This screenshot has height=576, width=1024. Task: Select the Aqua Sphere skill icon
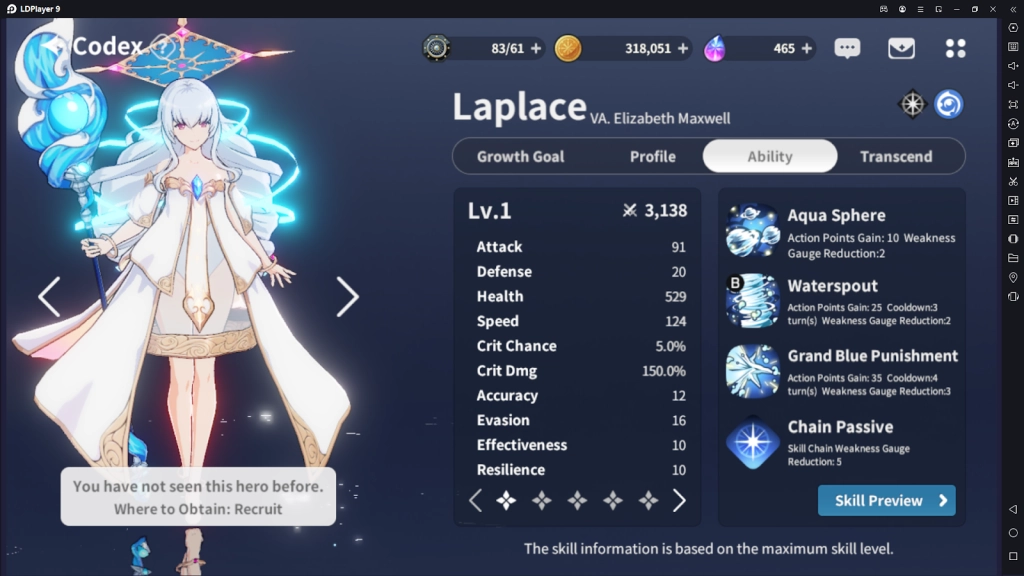click(752, 231)
